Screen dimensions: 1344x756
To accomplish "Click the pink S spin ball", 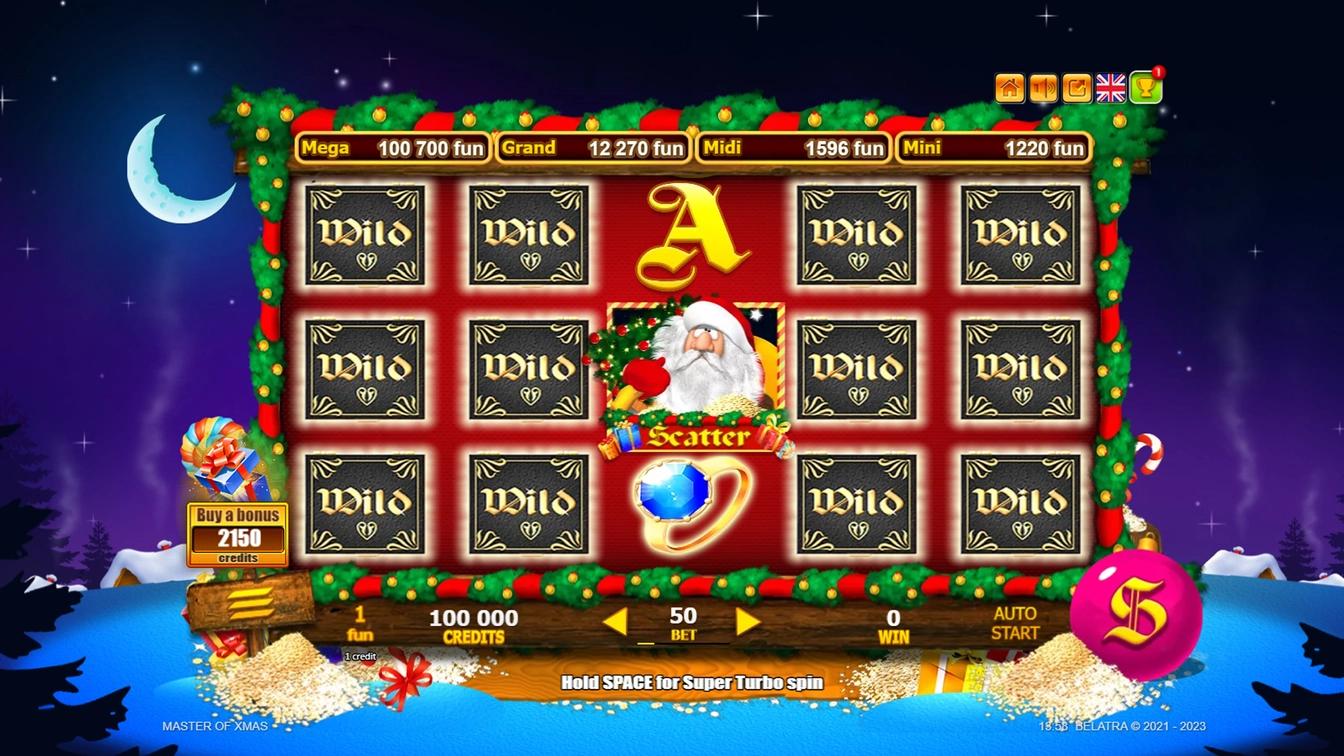I will pos(1140,608).
